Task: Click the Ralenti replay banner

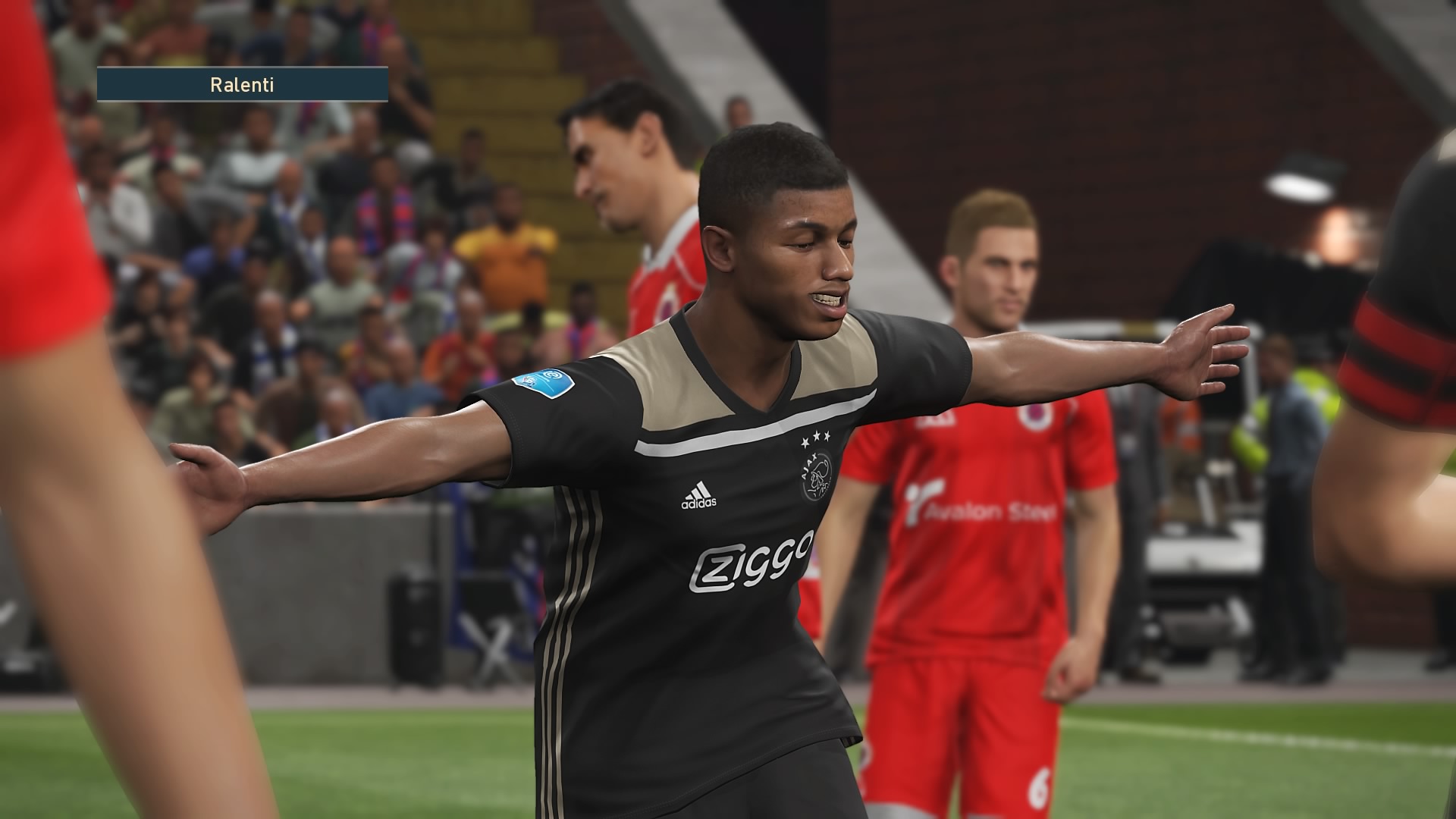Action: point(242,85)
